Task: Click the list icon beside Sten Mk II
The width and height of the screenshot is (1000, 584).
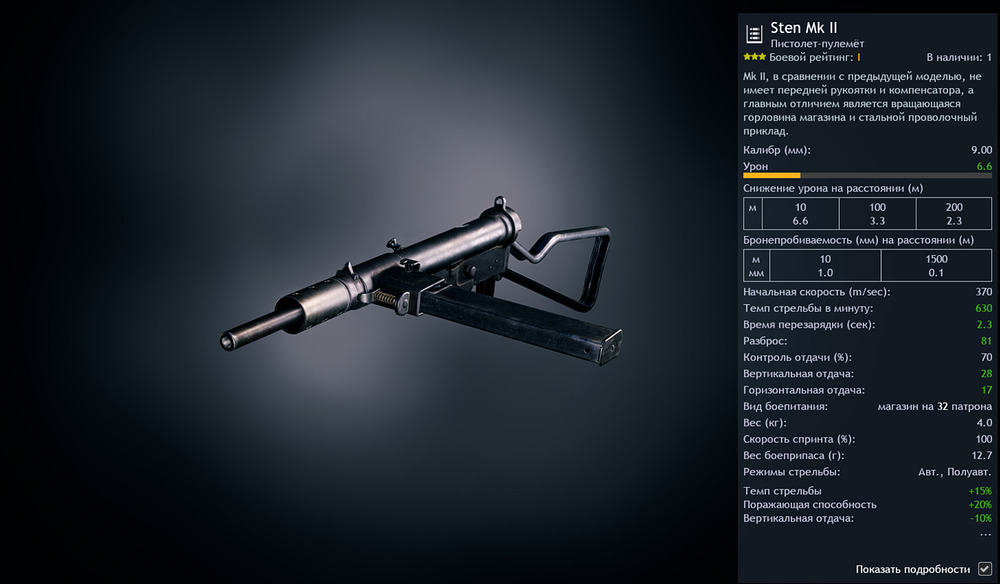Action: point(754,34)
